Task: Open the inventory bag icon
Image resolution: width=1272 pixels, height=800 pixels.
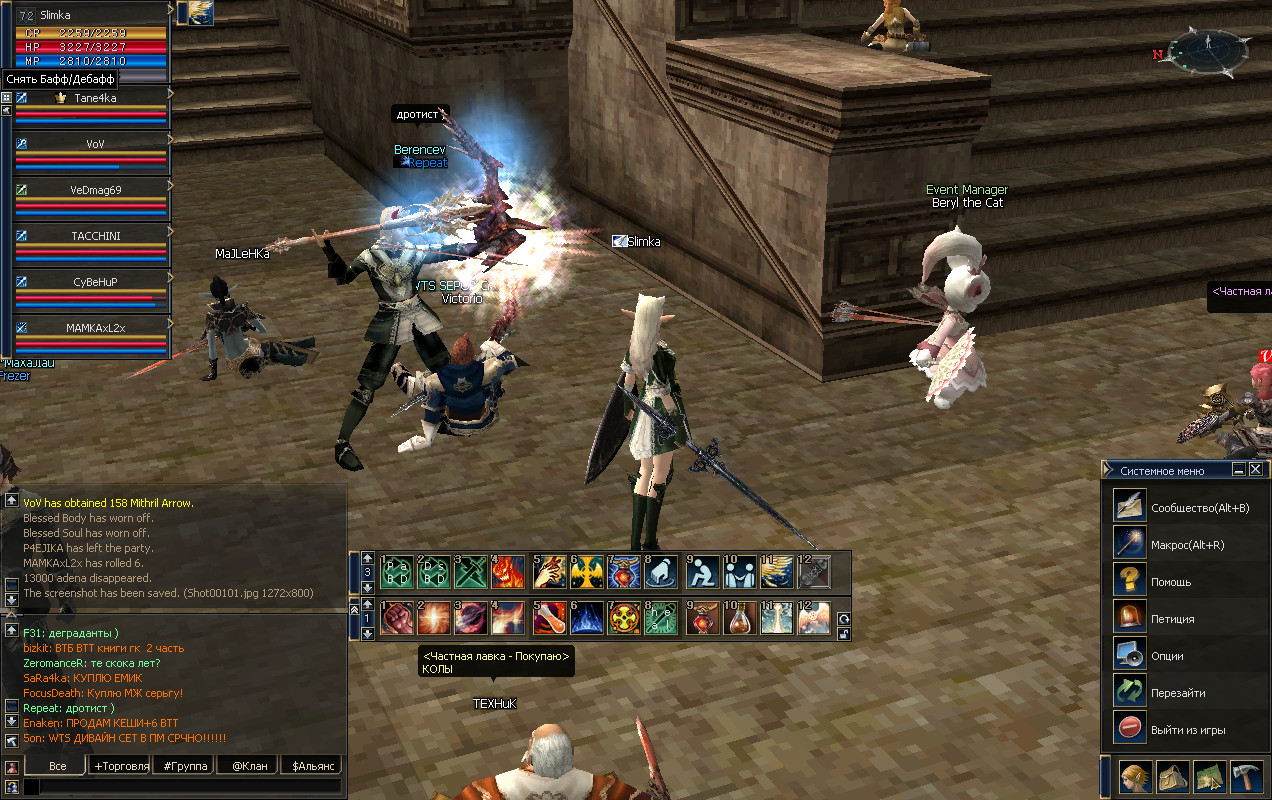Action: point(1173,777)
